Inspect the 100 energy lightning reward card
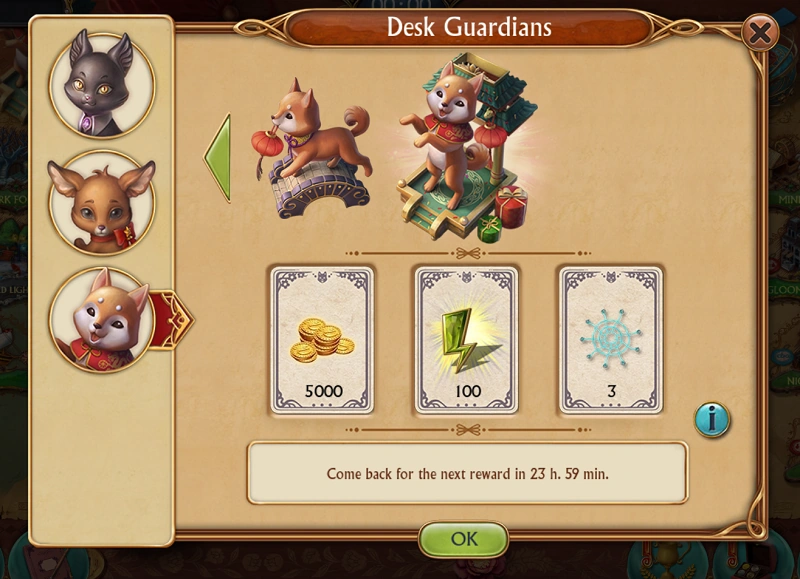This screenshot has width=800, height=579. (x=466, y=340)
